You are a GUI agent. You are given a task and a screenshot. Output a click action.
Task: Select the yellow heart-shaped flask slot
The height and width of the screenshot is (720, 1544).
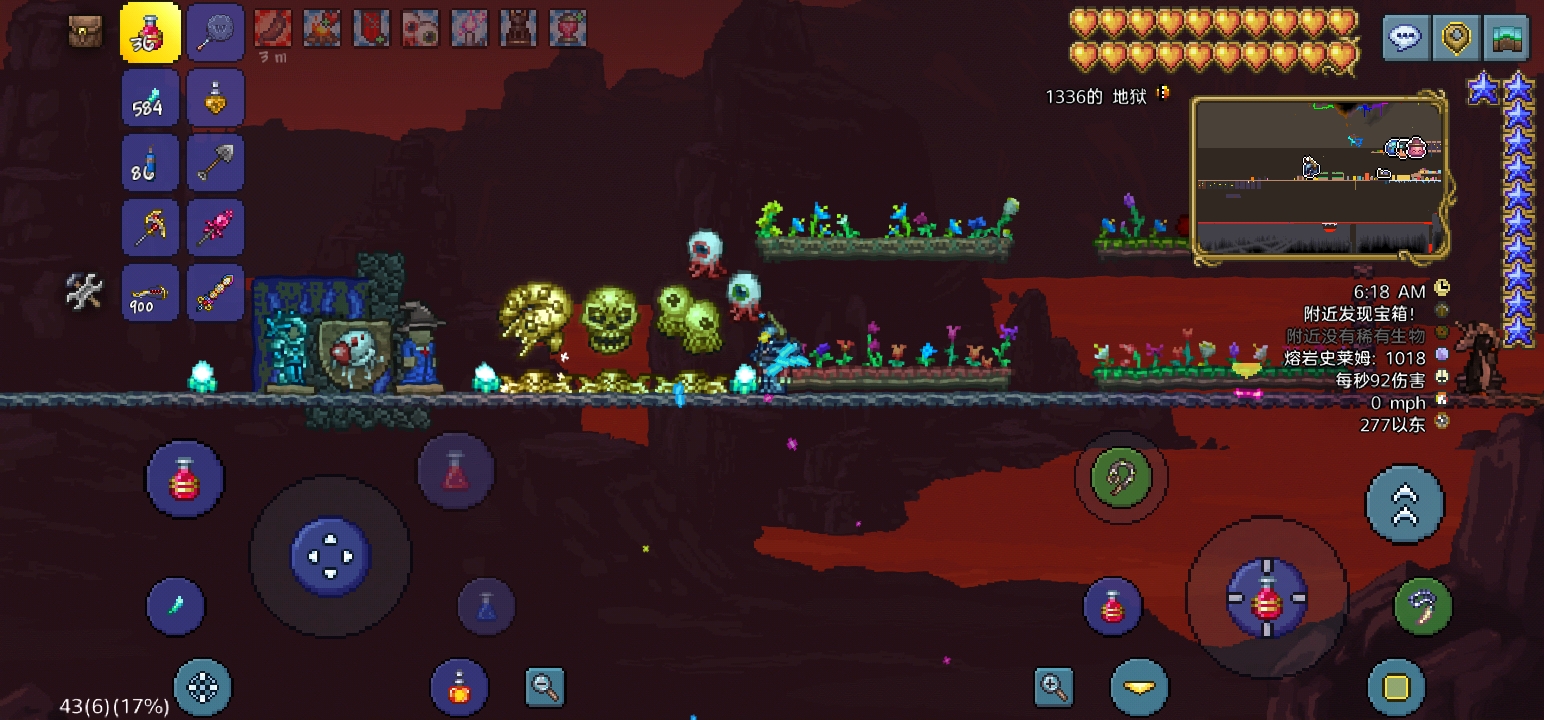(215, 97)
